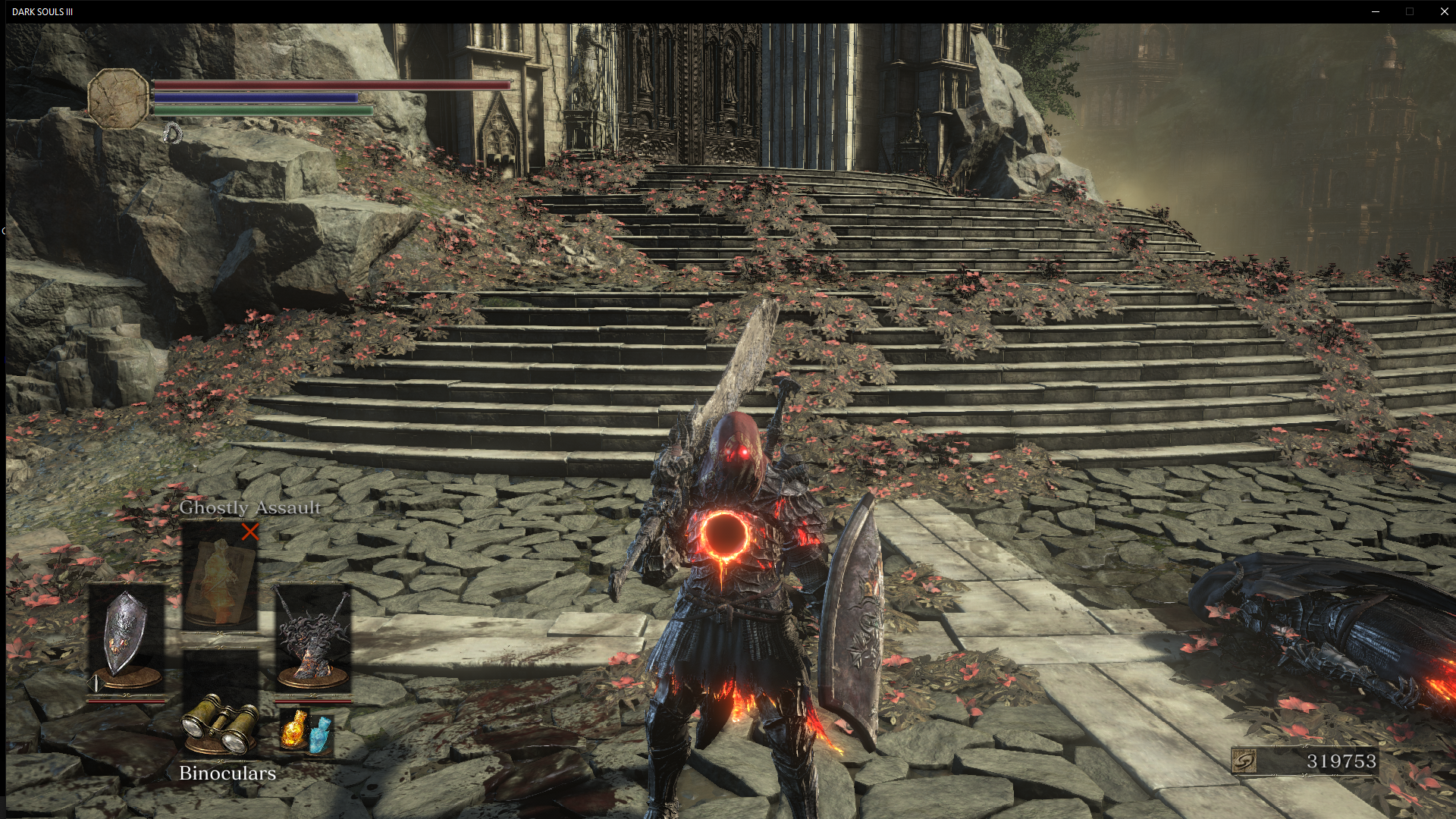
Task: Close the Dark Souls III window
Action: tap(1444, 11)
